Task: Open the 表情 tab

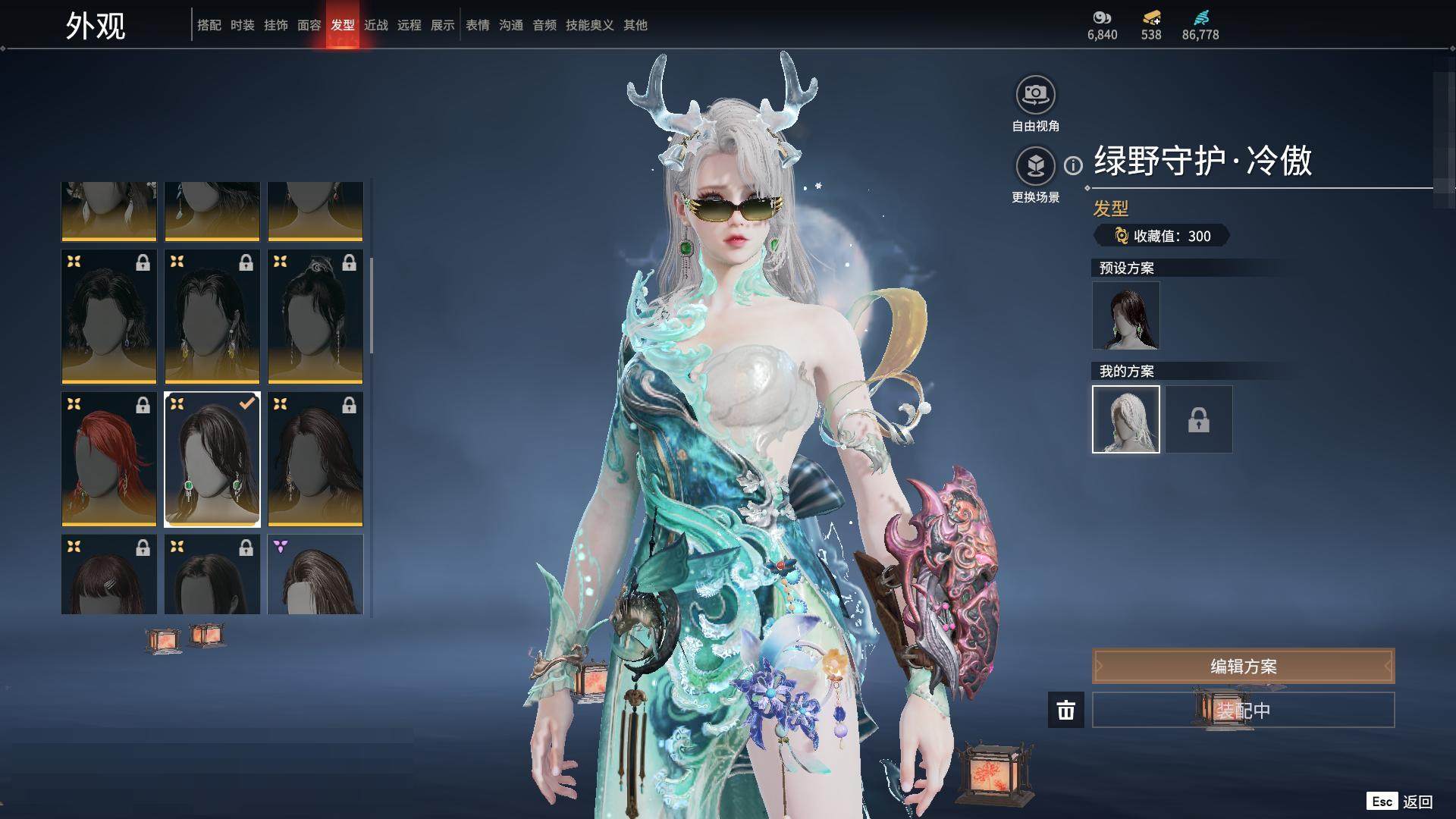Action: 478,25
